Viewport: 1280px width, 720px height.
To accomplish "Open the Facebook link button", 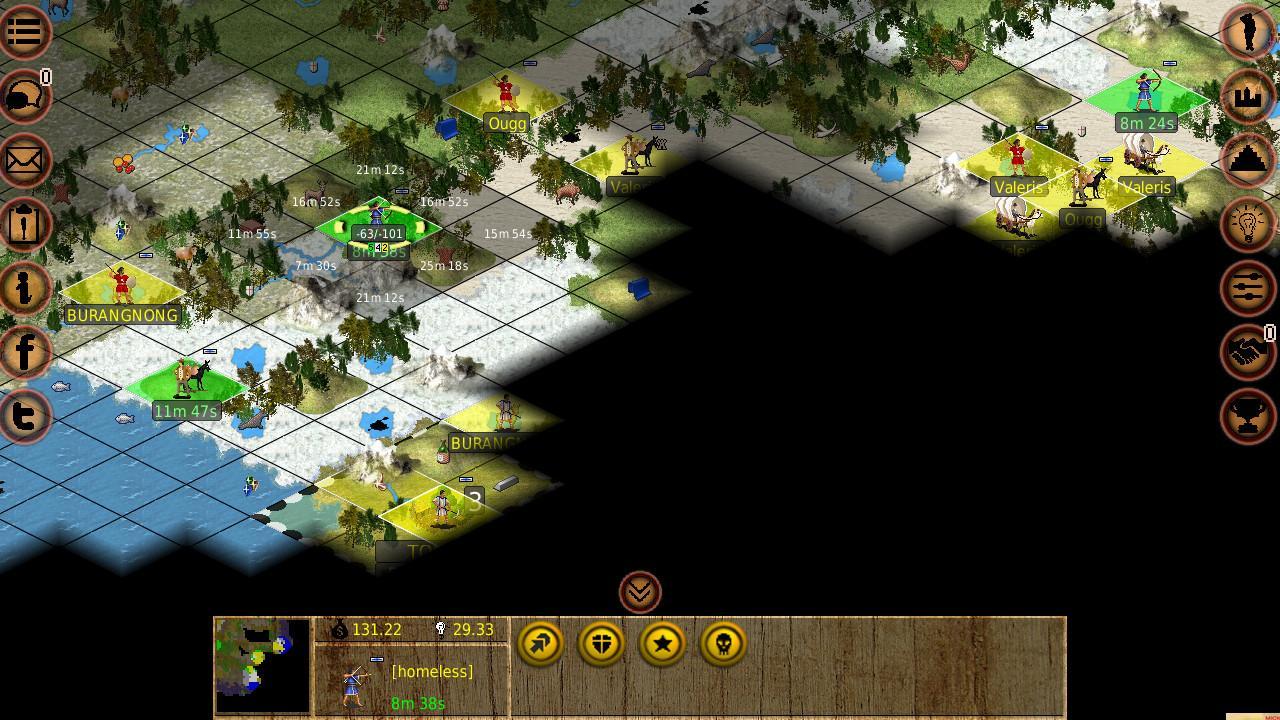I will [x=24, y=352].
